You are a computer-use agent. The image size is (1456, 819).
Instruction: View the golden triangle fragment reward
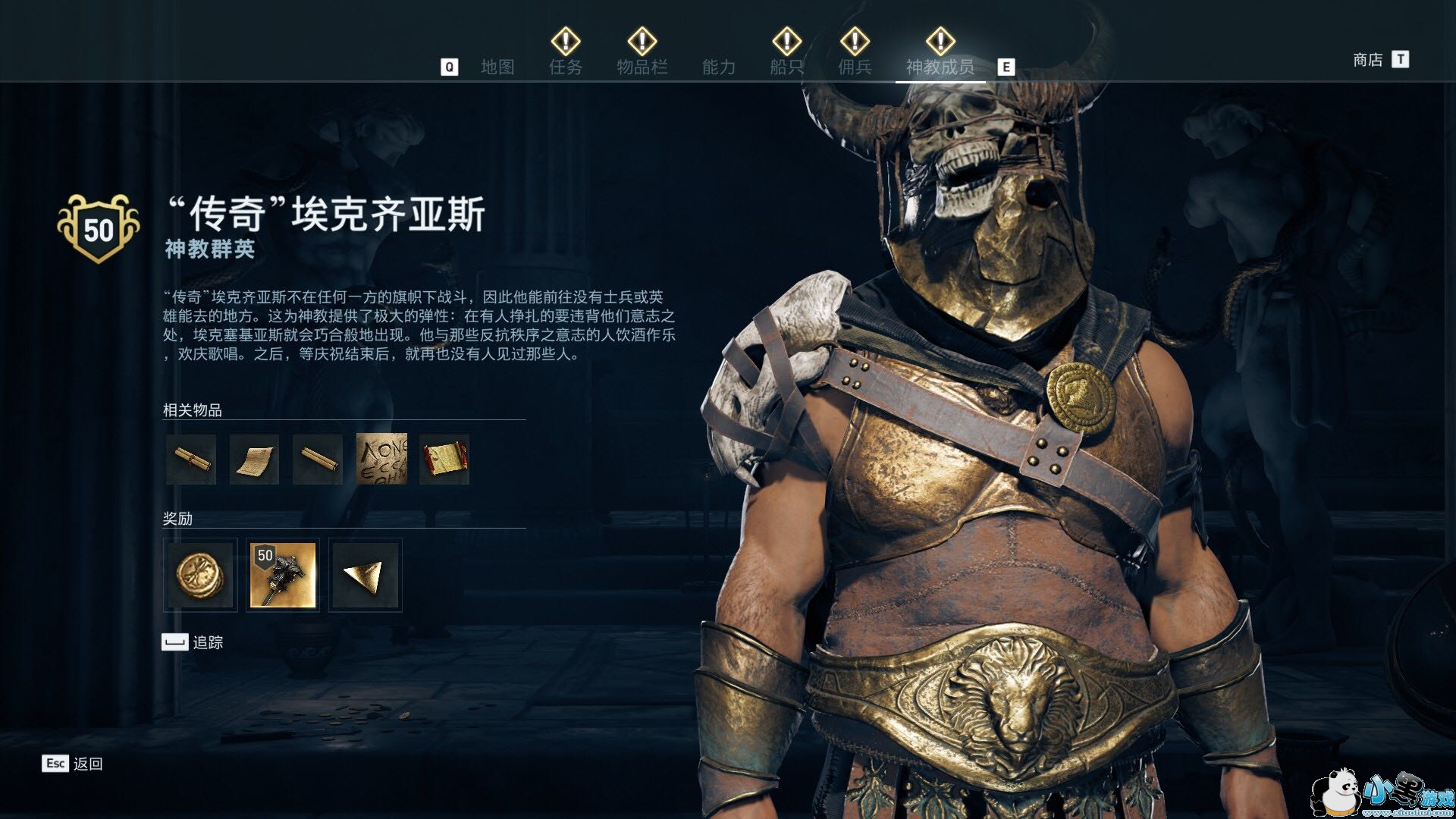[x=366, y=575]
